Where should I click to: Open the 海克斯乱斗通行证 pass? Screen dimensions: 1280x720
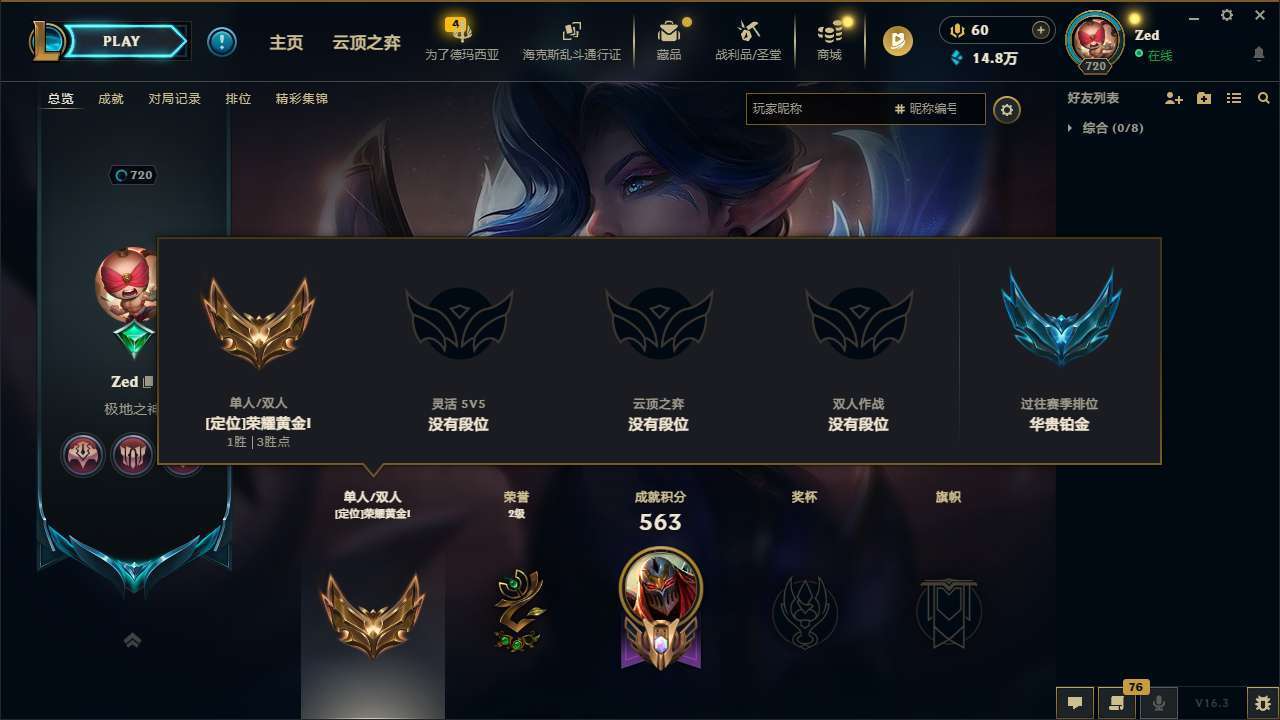tap(571, 41)
